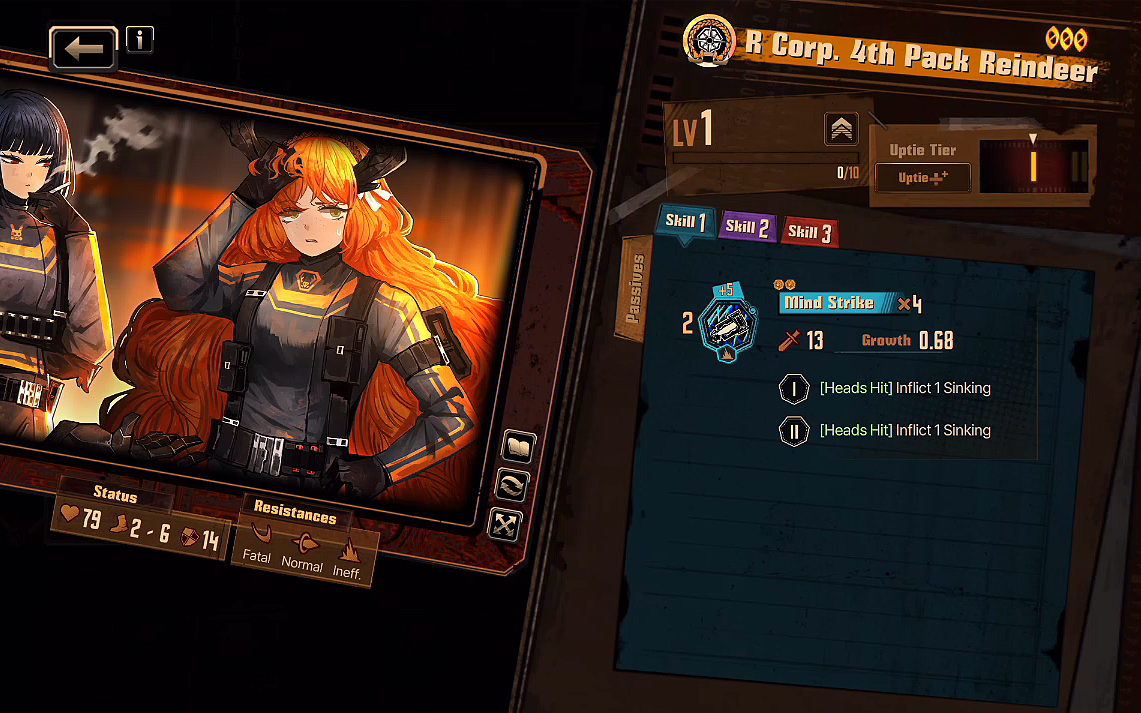The image size is (1141, 713).
Task: Open the Uptie upgrade button
Action: (x=921, y=178)
